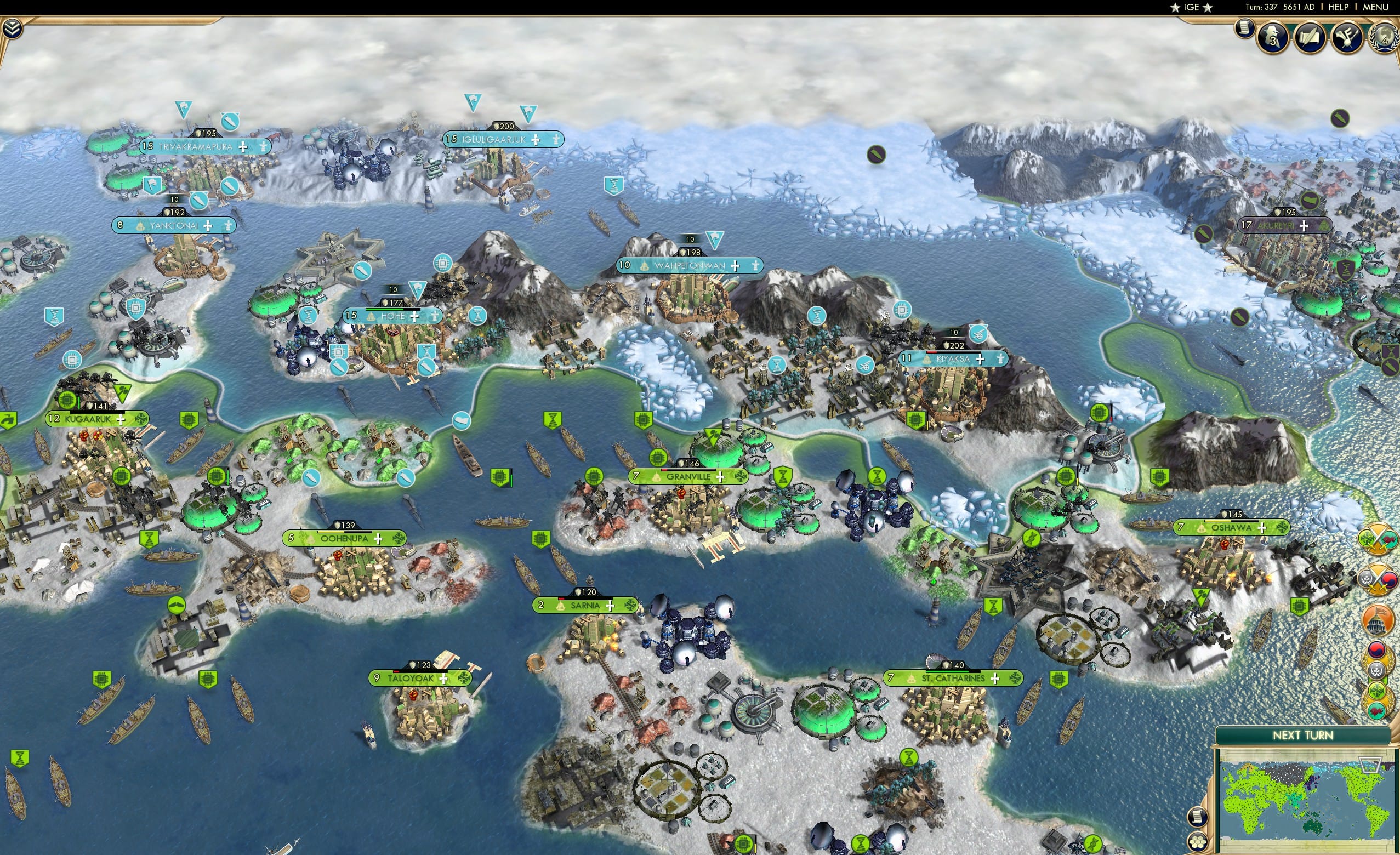Toggle Strategic View with the hex grid icon
The width and height of the screenshot is (1400, 855).
1198,842
